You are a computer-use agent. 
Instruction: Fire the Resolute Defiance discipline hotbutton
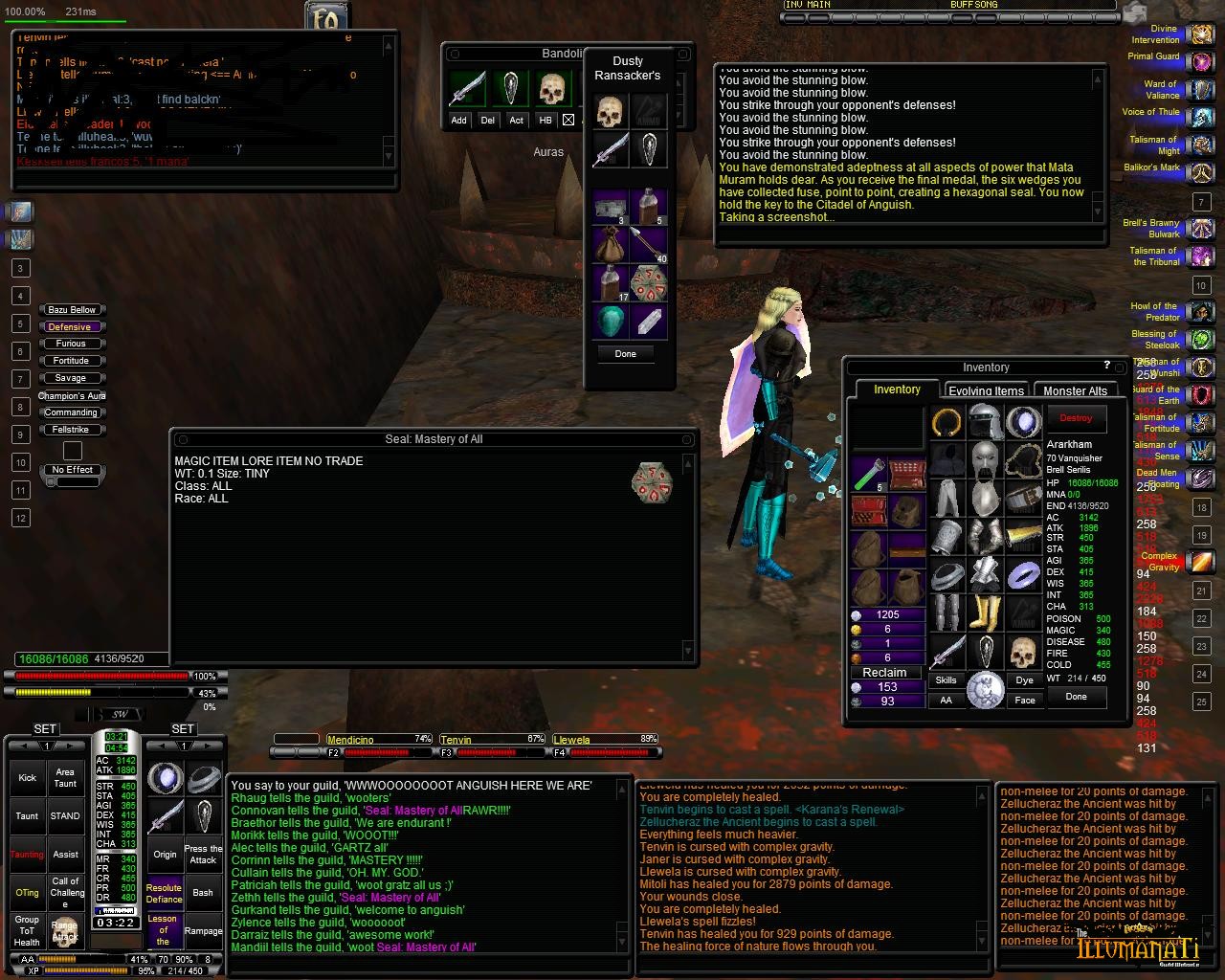point(164,893)
